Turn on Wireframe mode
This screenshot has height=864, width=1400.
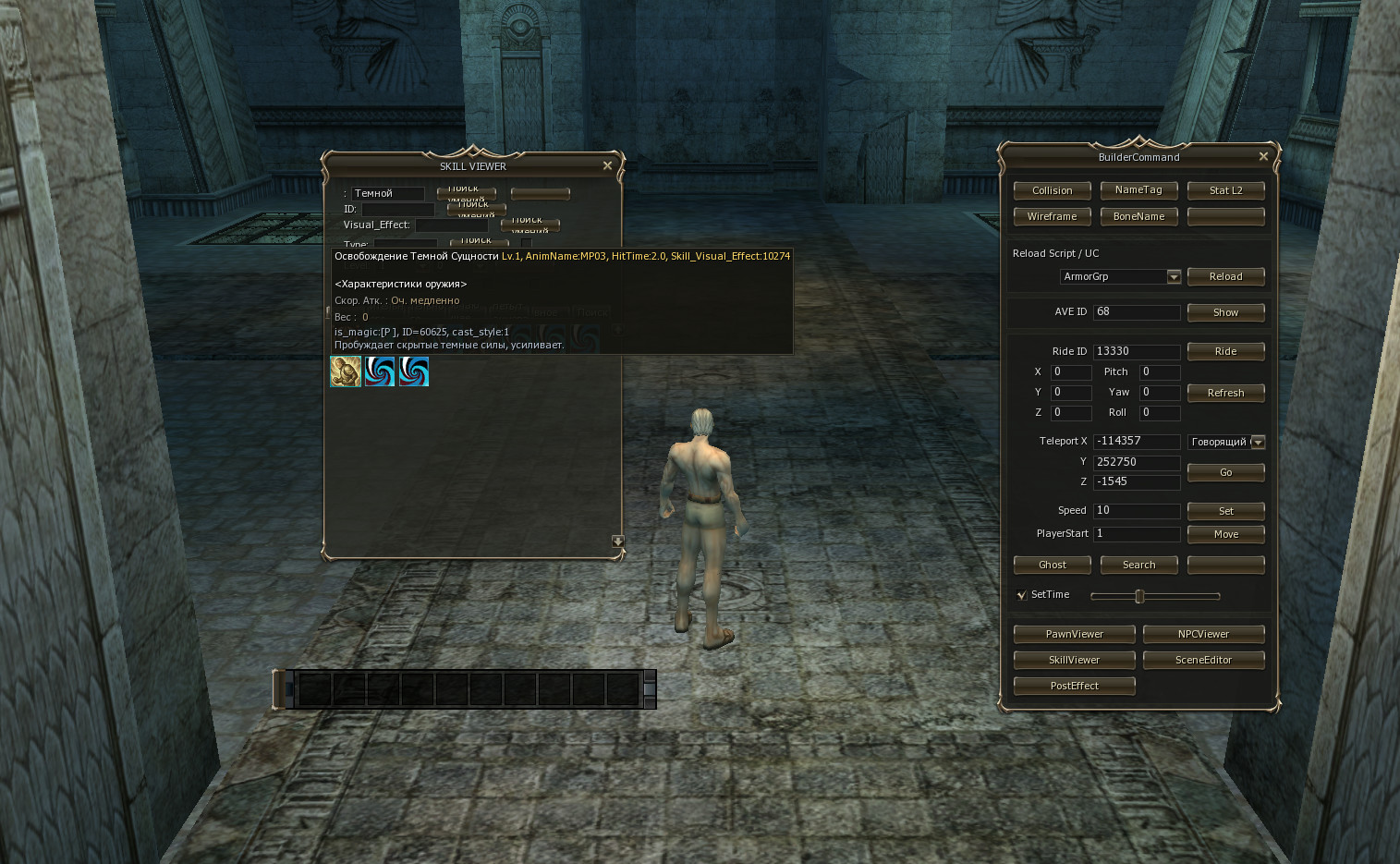(x=1052, y=216)
